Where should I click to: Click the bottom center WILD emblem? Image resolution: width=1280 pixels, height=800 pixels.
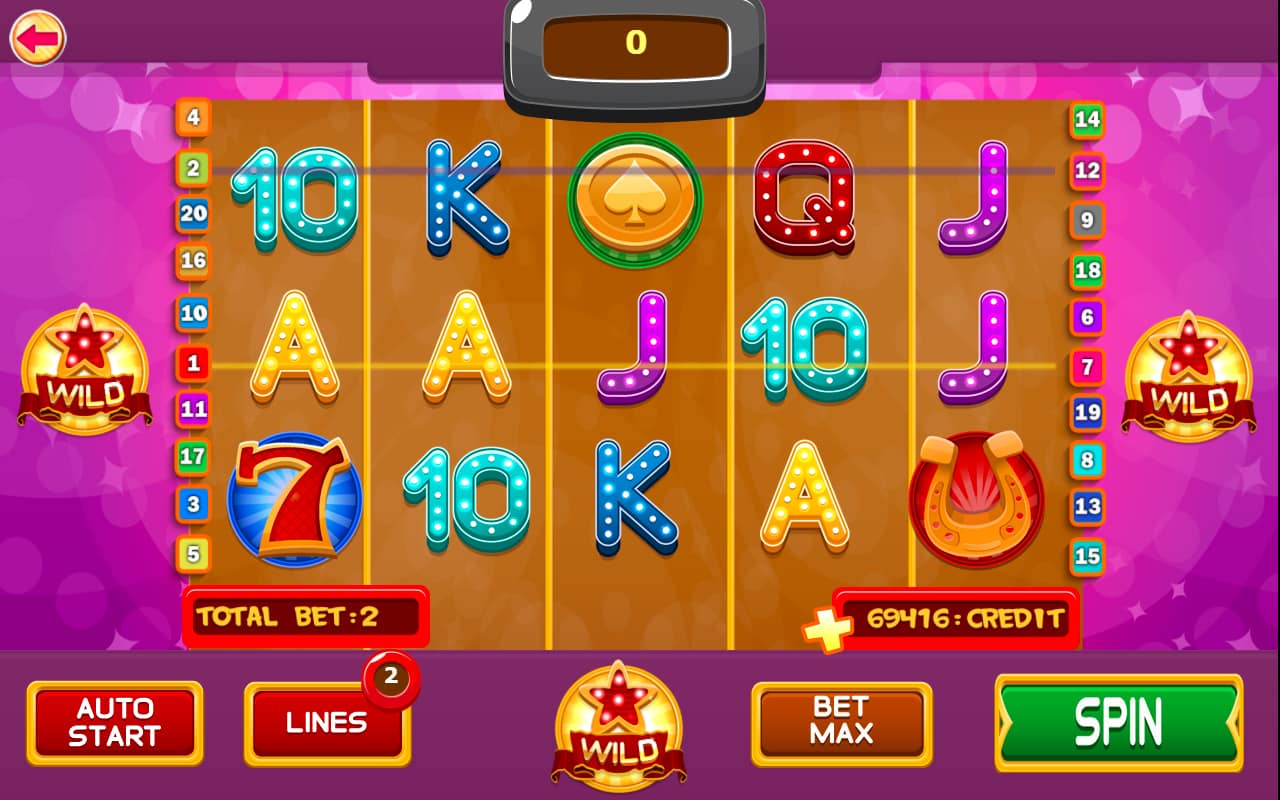click(x=618, y=725)
